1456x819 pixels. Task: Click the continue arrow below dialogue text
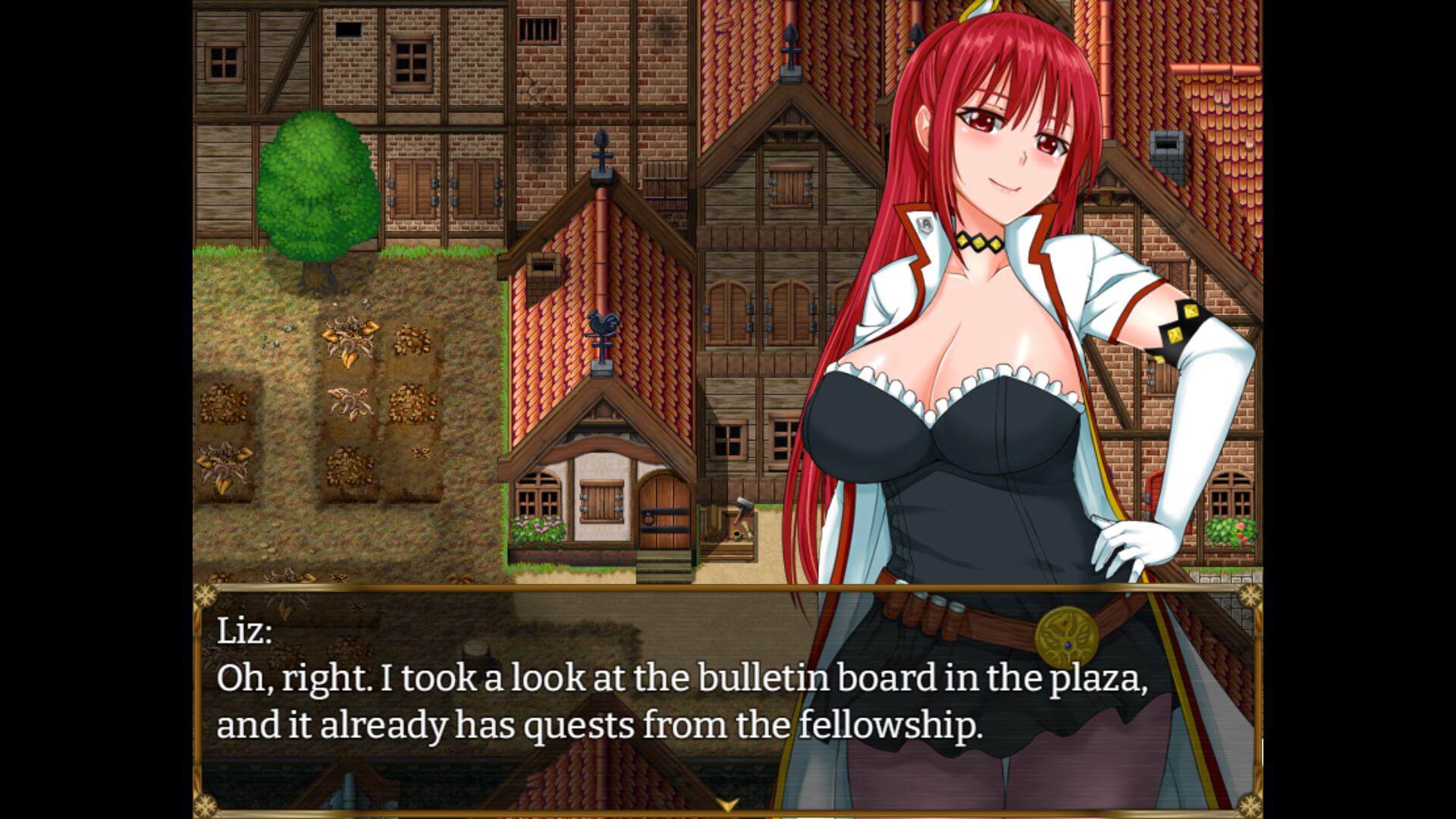click(730, 806)
